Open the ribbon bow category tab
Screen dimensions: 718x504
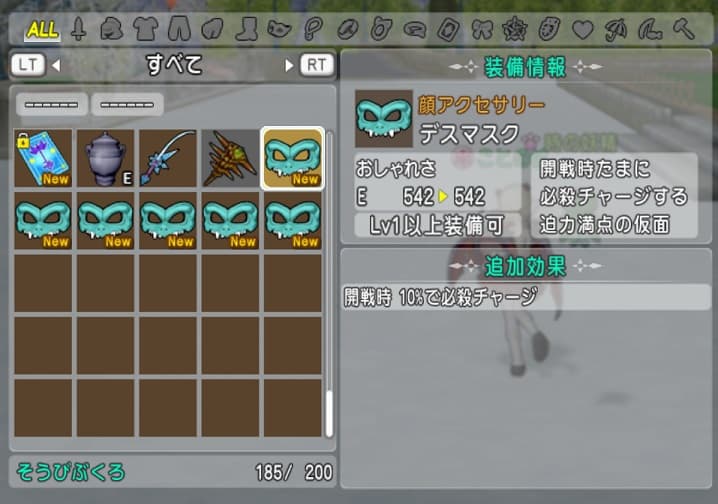pyautogui.click(x=482, y=29)
